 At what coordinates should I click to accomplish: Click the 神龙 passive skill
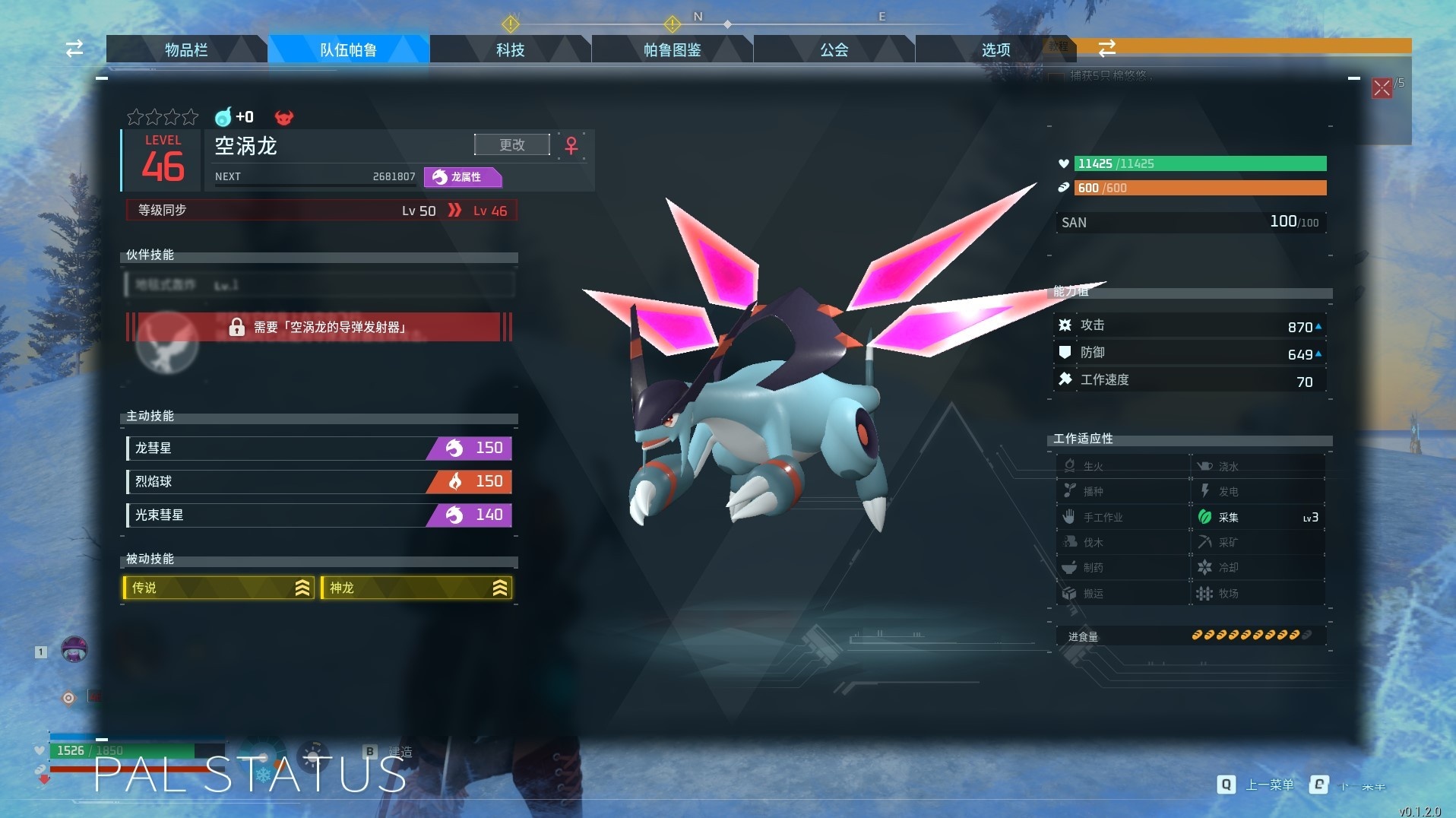click(x=416, y=588)
